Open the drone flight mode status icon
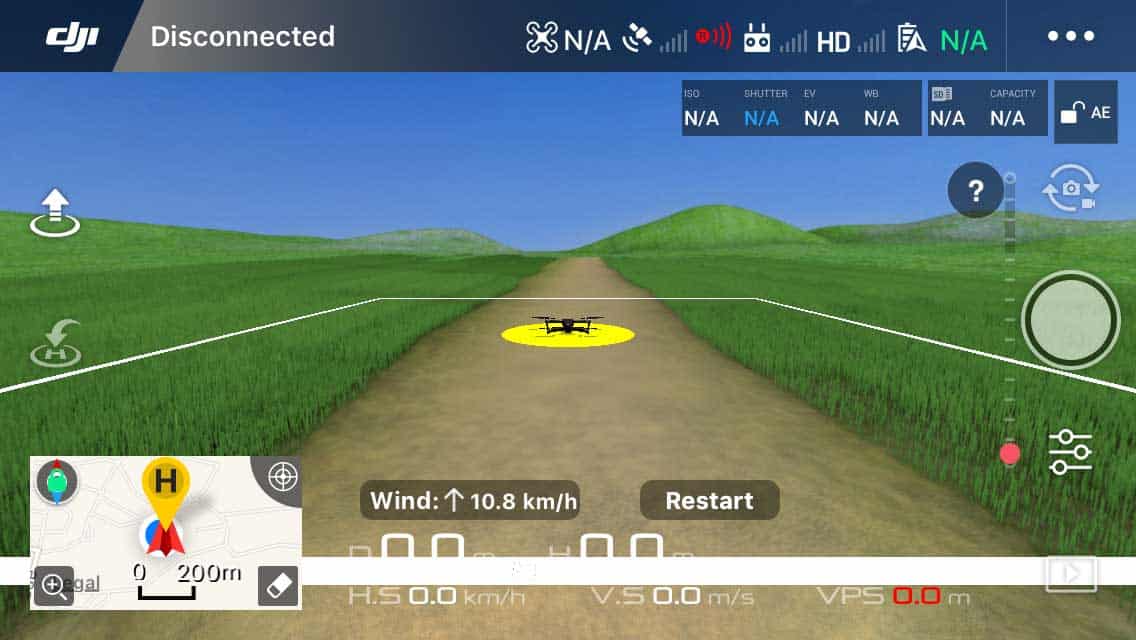Screen dimensions: 1136x640 pos(541,38)
